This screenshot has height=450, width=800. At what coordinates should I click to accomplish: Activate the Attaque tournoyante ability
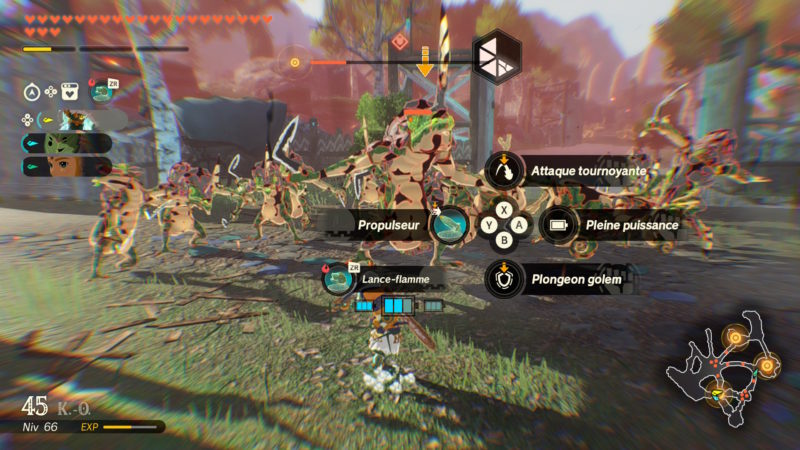coord(506,170)
